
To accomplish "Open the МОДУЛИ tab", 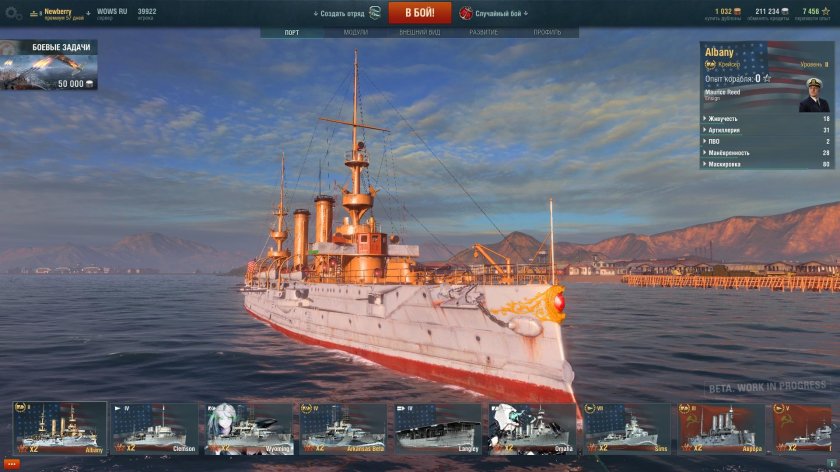I will coord(355,32).
